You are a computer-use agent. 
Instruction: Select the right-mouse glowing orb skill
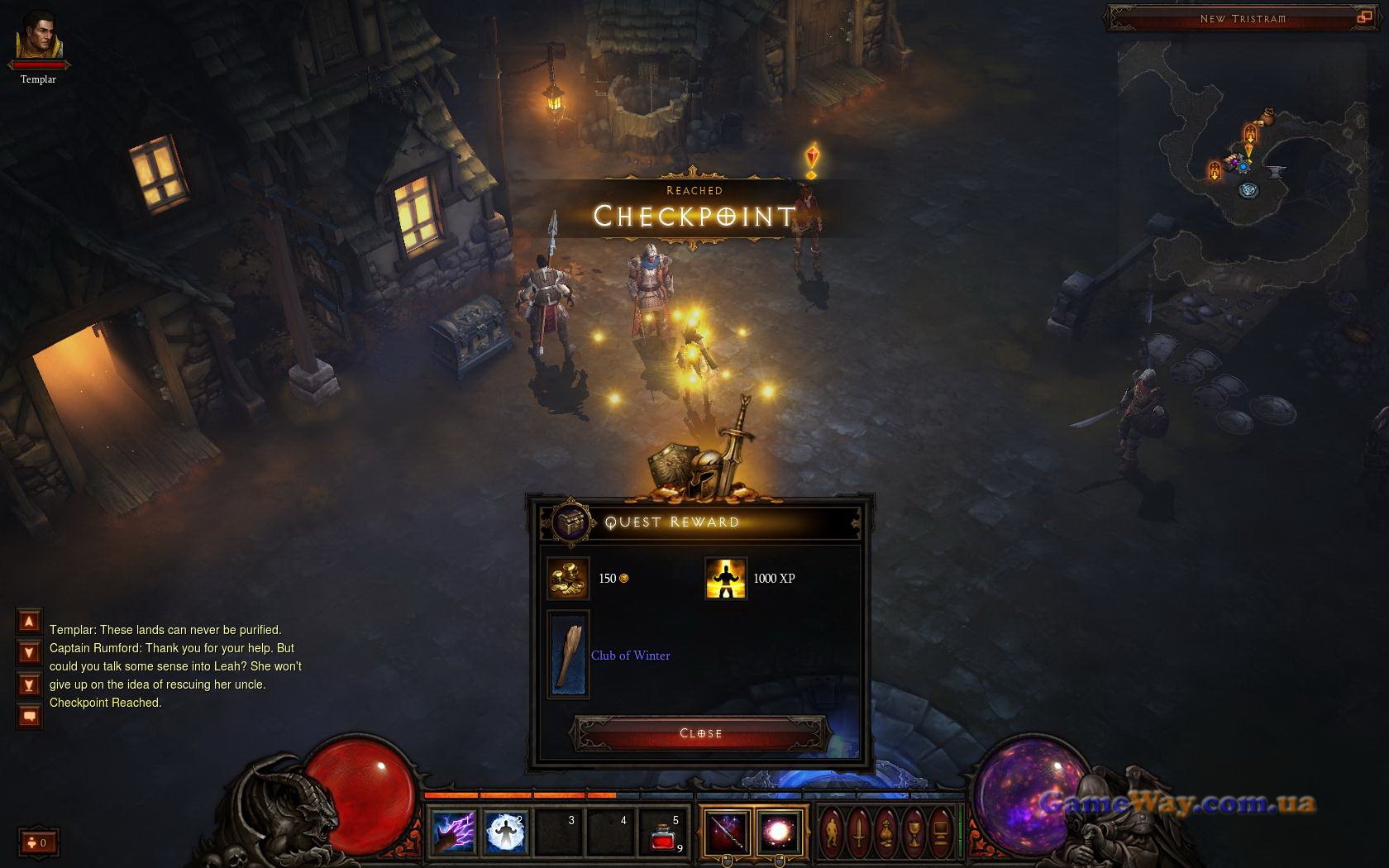779,832
